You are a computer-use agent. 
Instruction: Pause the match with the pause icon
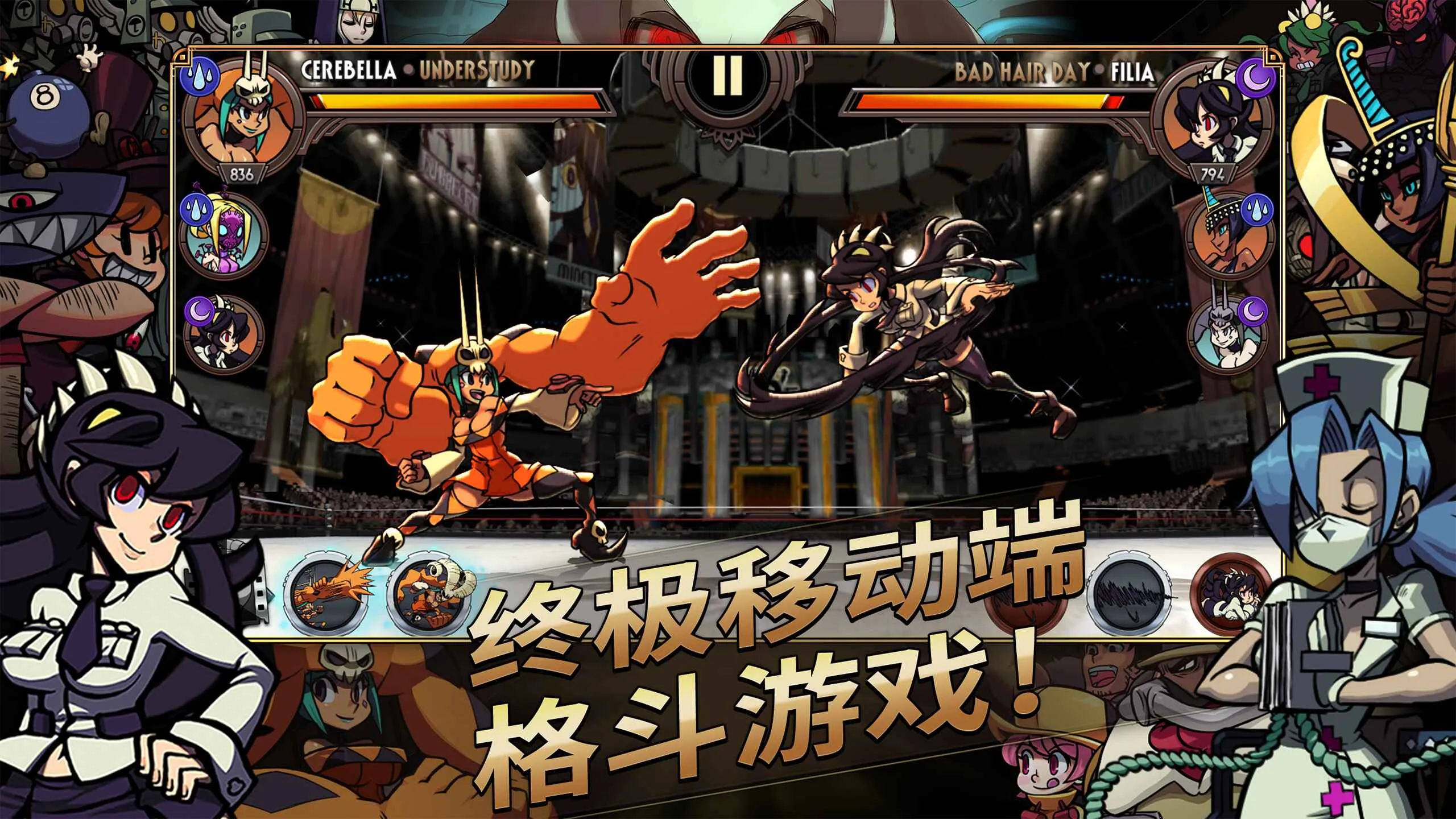727,77
